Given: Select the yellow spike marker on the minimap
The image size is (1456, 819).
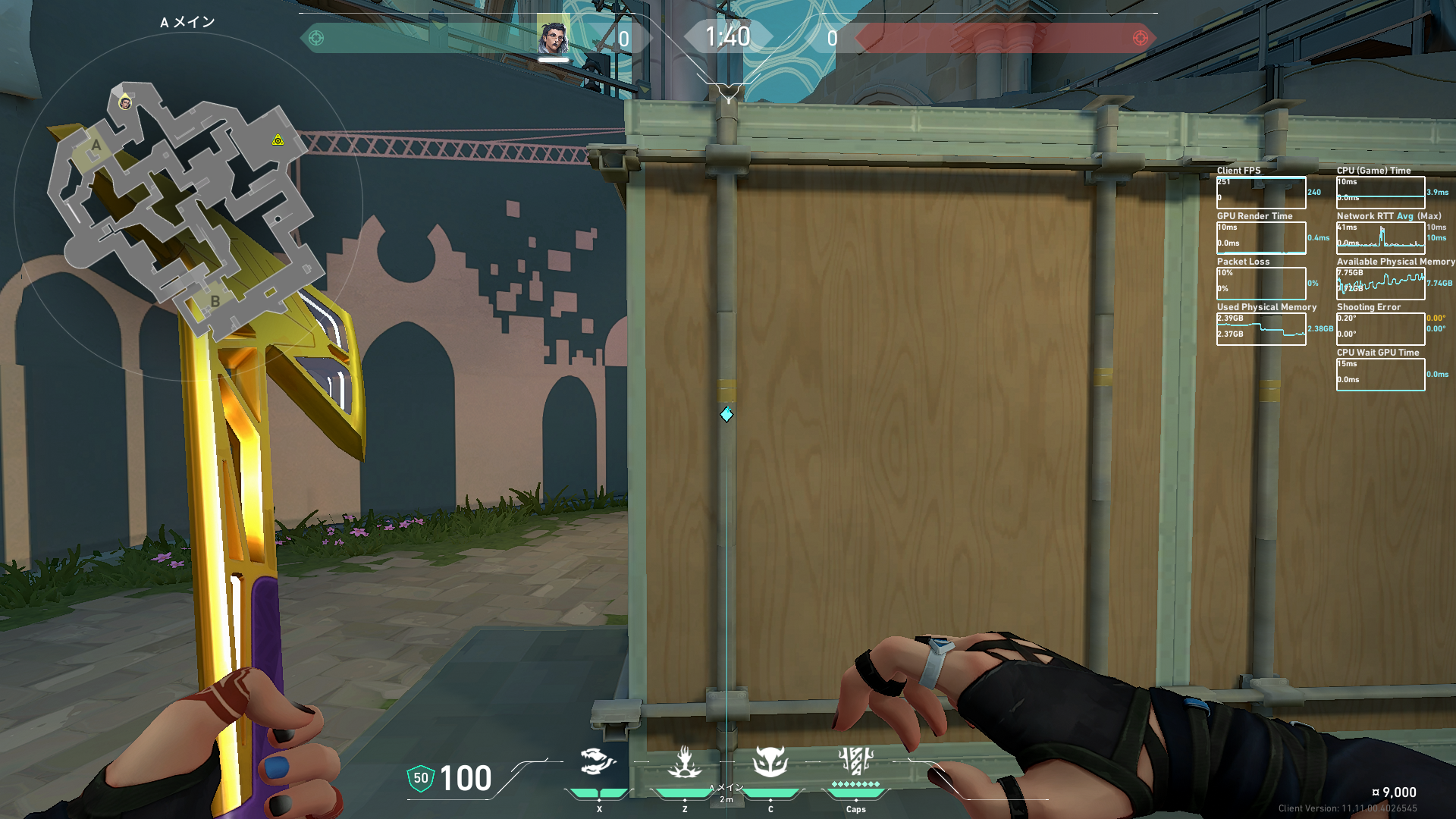Looking at the screenshot, I should (x=278, y=140).
